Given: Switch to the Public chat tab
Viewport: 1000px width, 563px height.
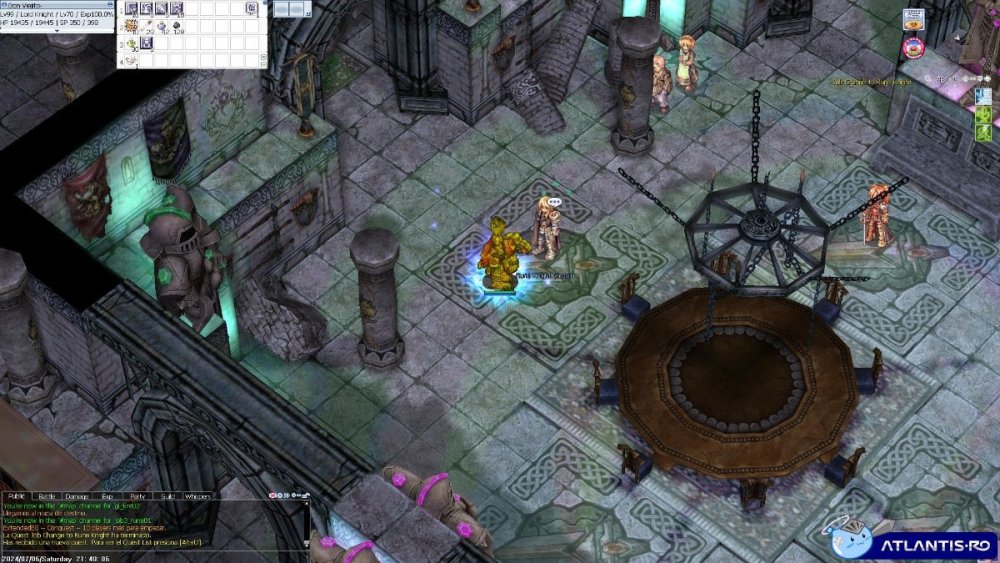Looking at the screenshot, I should [17, 496].
